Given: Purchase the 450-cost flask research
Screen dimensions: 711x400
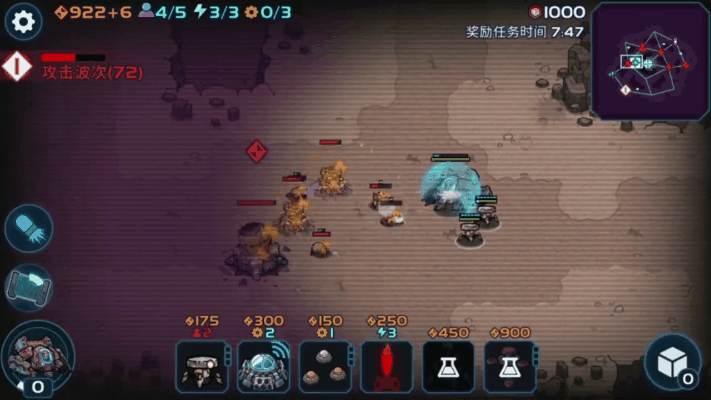Looking at the screenshot, I should pos(448,366).
